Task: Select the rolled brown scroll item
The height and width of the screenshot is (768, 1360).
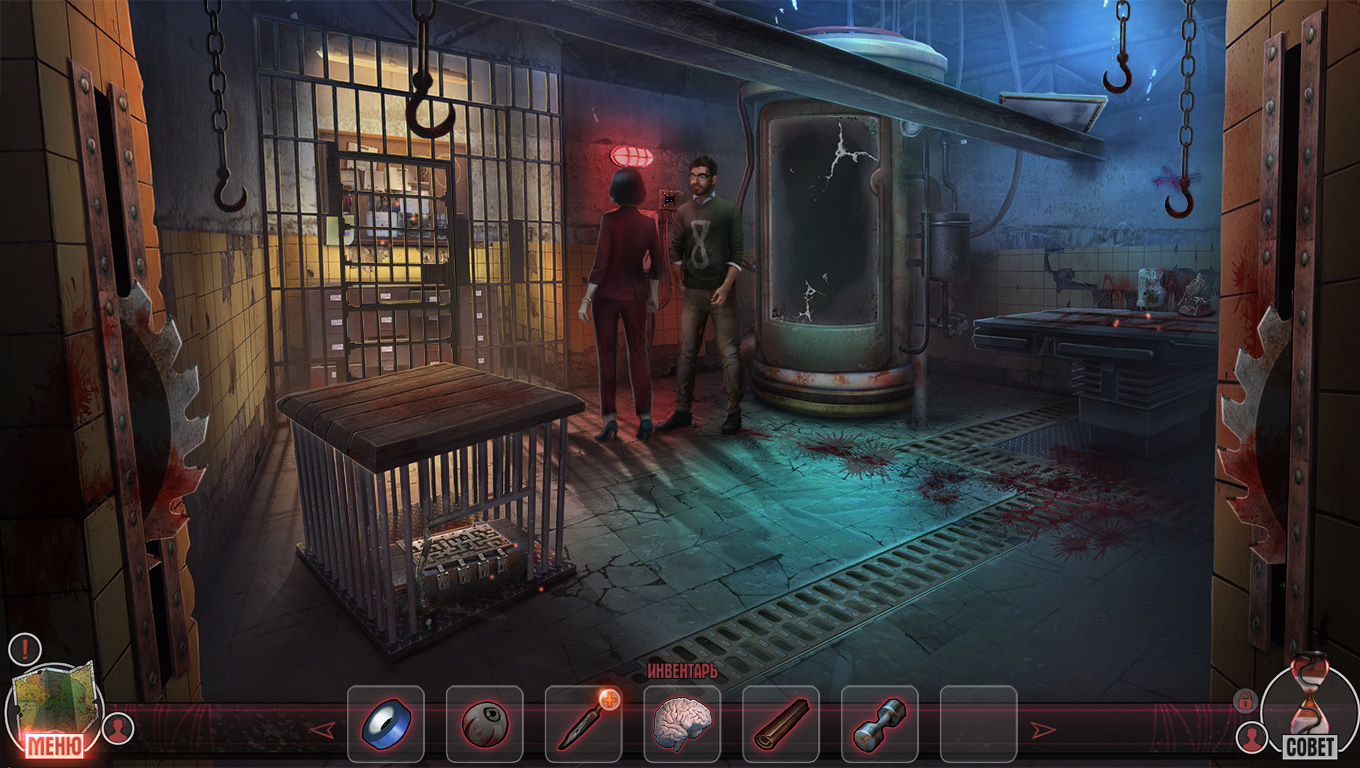Action: click(781, 724)
